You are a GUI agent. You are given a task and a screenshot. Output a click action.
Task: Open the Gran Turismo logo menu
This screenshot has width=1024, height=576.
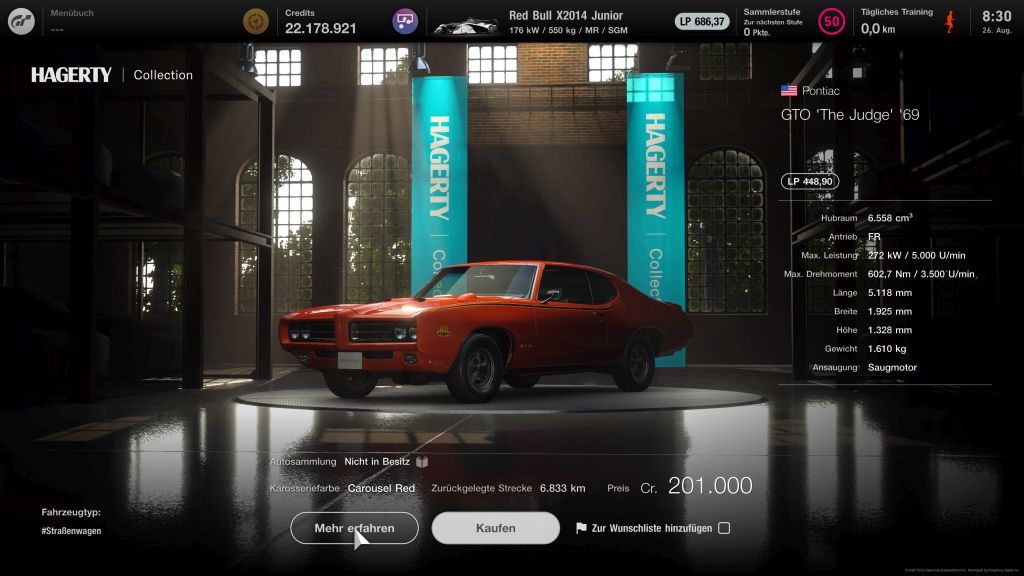point(21,21)
